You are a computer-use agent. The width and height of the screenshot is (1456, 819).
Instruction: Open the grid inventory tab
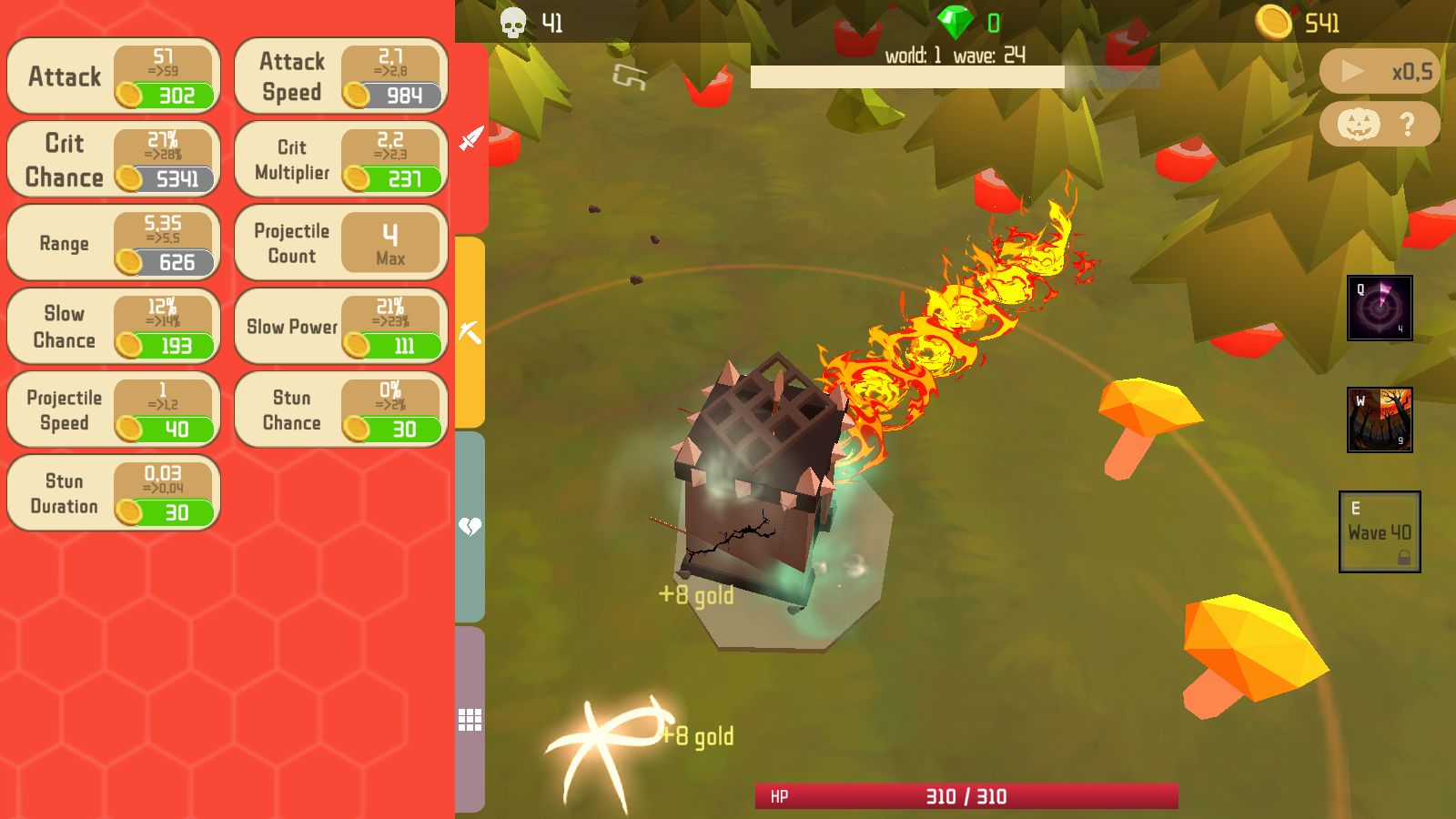[468, 719]
